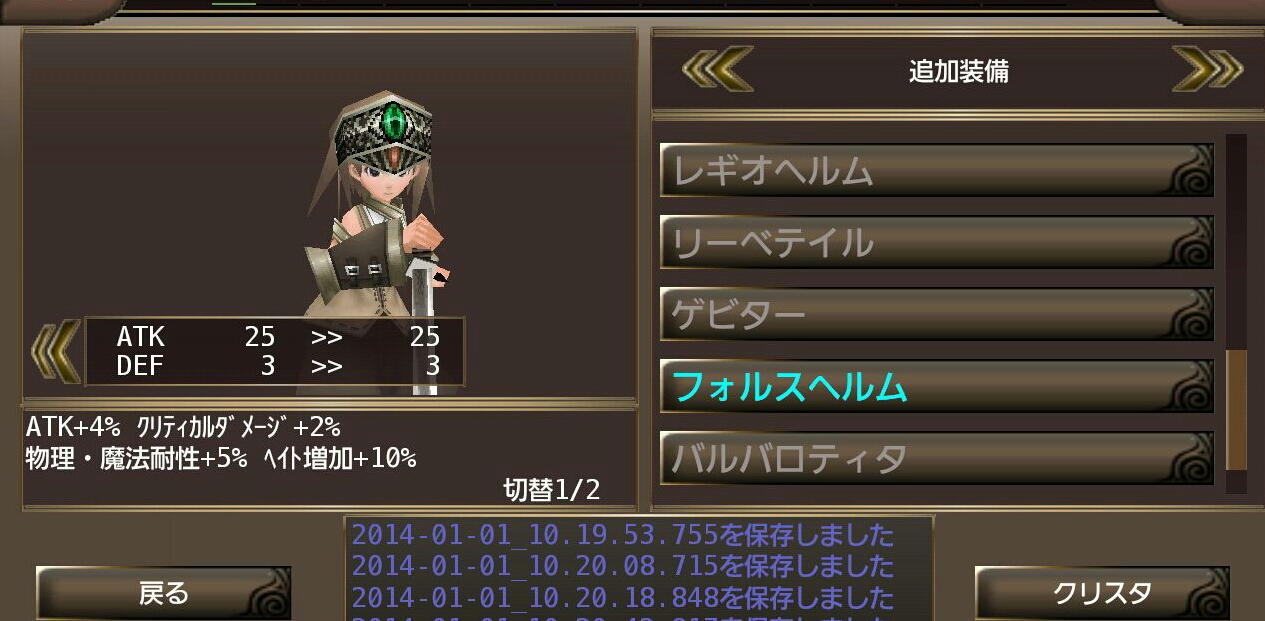1265x621 pixels.
Task: Go back with the 戻る button
Action: click(x=163, y=593)
